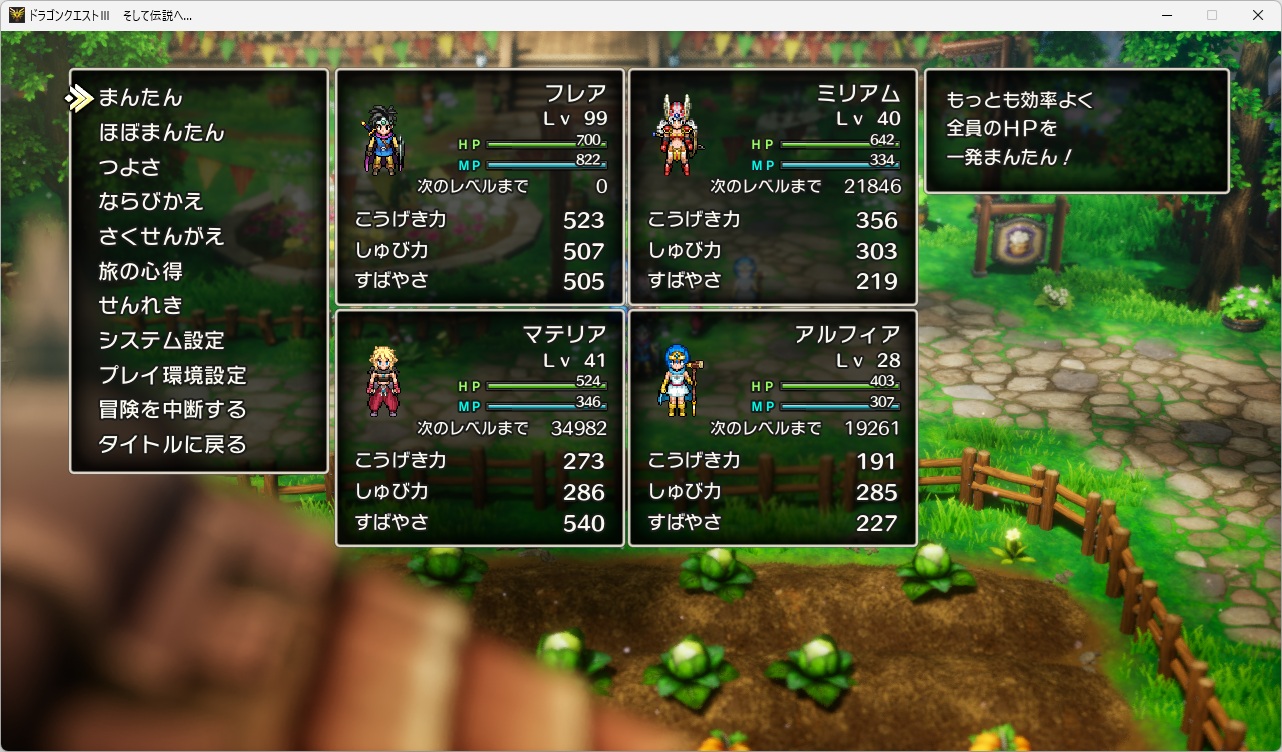Select タイトルに戻る to return to title
1282x752 pixels.
[172, 445]
